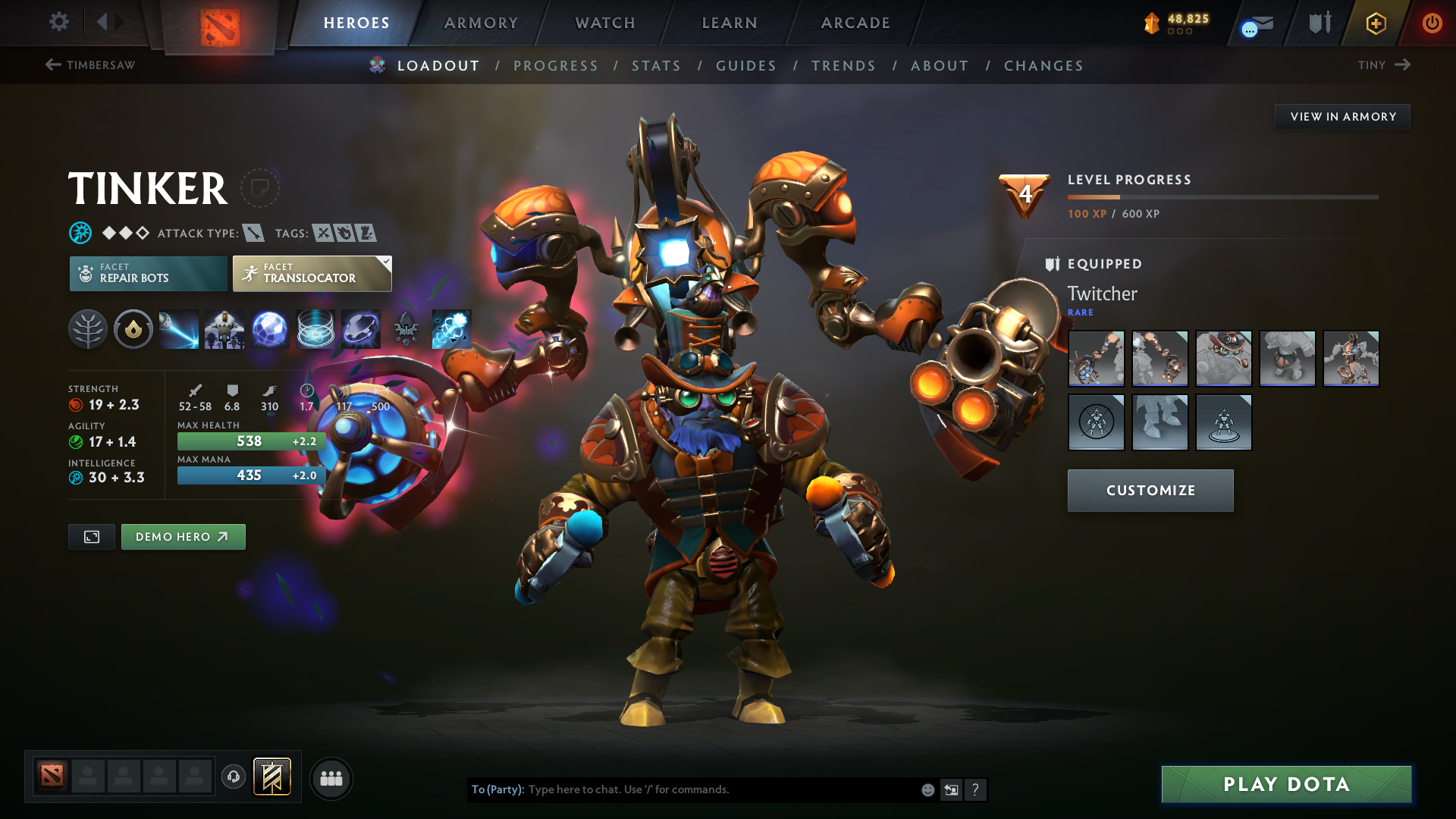Open the Defense Matrix ability icon
Viewport: 1456px width, 819px height.
pos(271,329)
